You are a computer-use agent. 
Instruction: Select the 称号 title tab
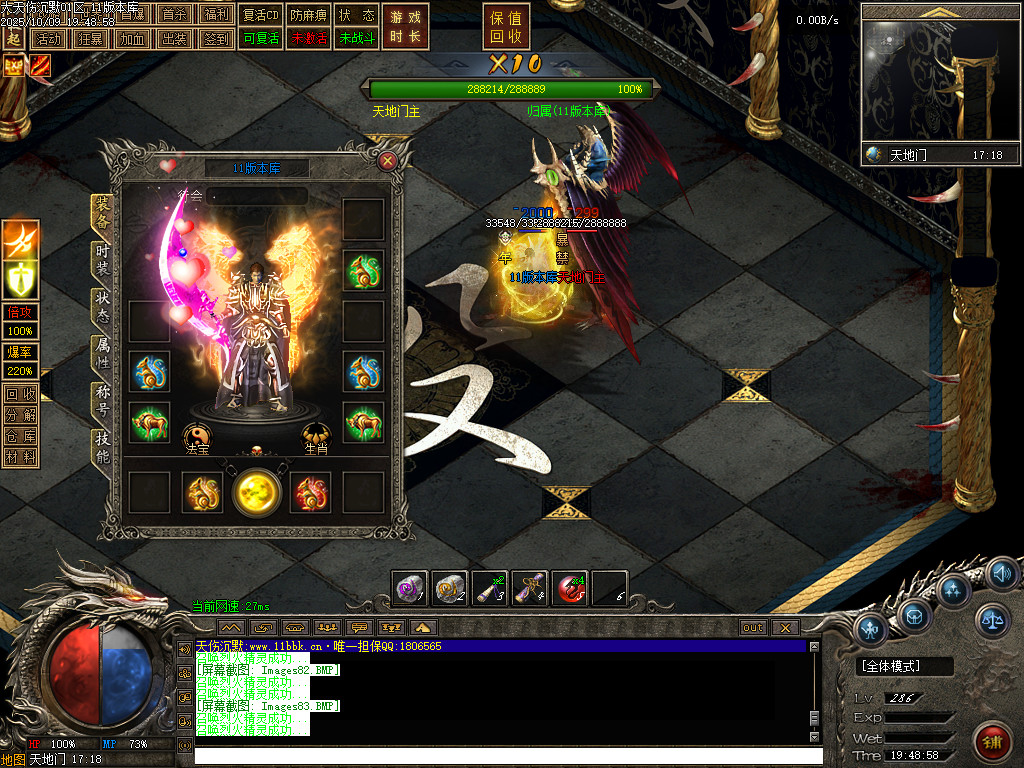[102, 400]
